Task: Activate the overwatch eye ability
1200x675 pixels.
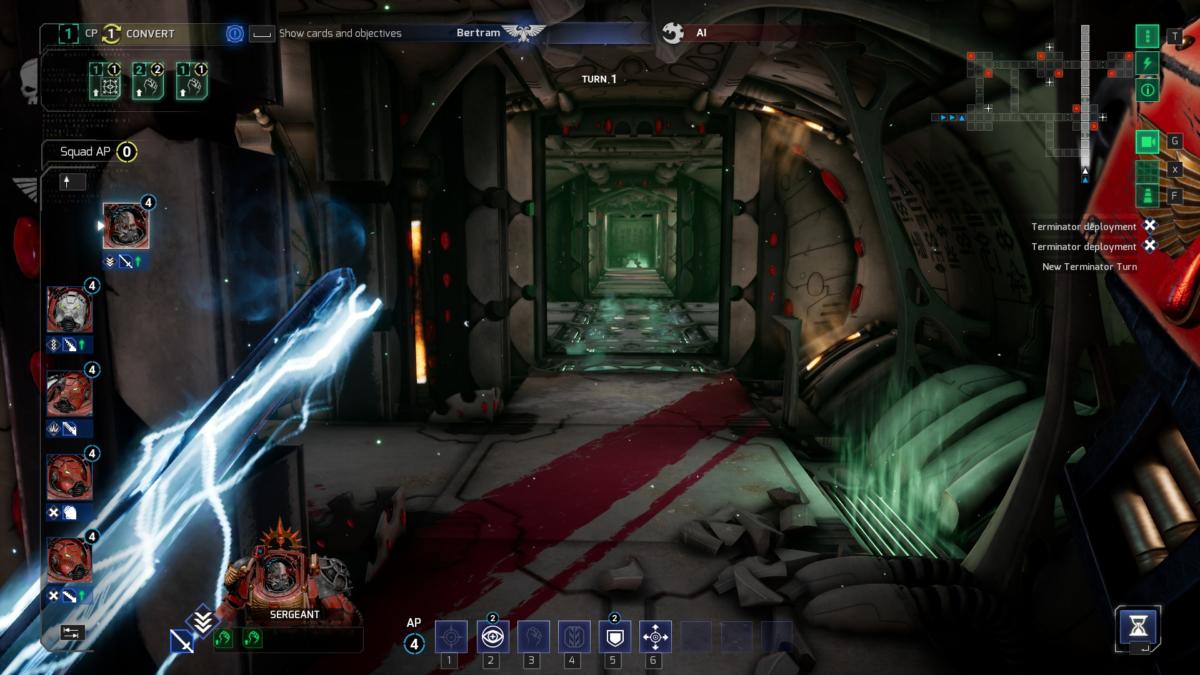Action: point(492,636)
